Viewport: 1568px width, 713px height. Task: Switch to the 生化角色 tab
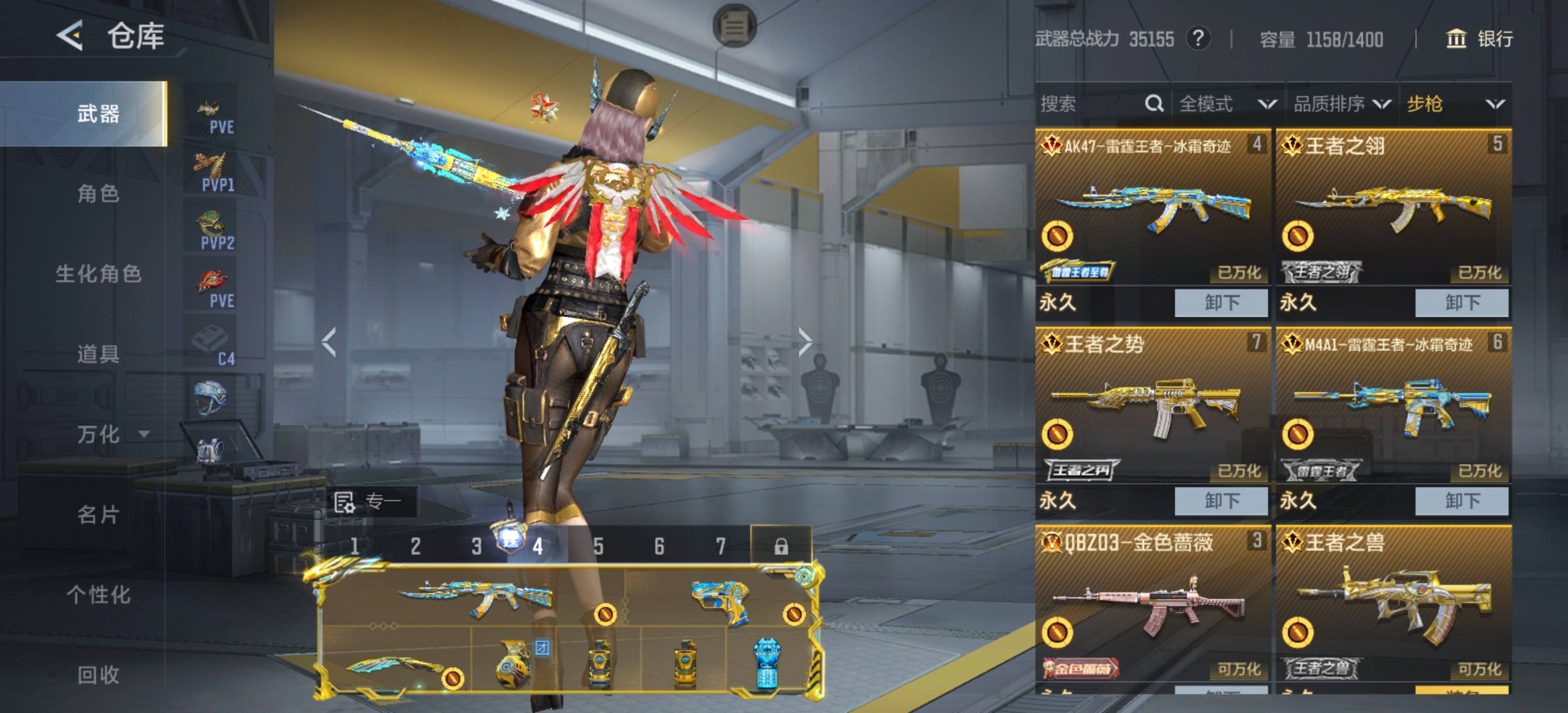pos(98,274)
